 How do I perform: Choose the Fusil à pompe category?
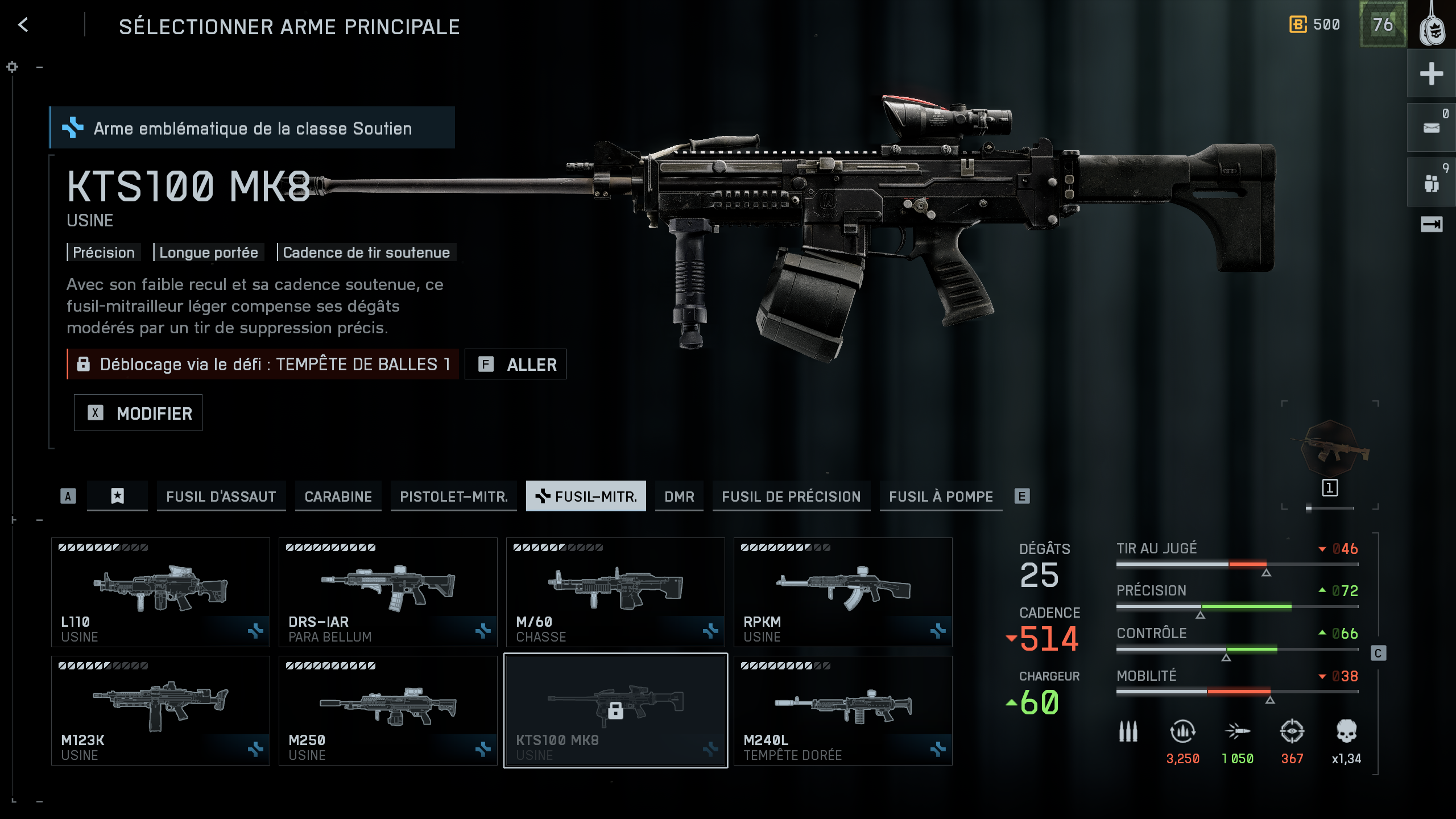[941, 497]
